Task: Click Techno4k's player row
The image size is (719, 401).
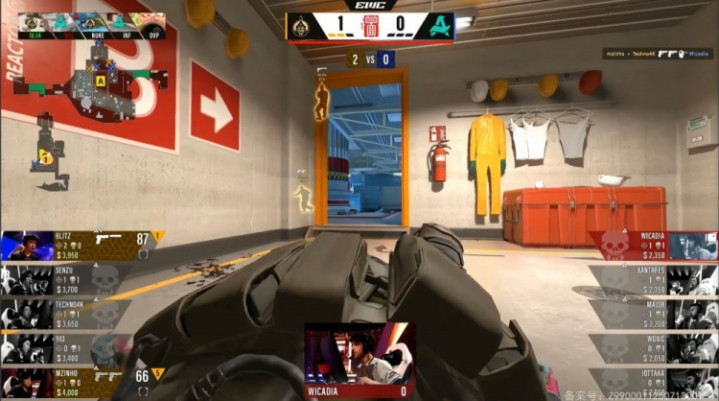Action: (65, 313)
